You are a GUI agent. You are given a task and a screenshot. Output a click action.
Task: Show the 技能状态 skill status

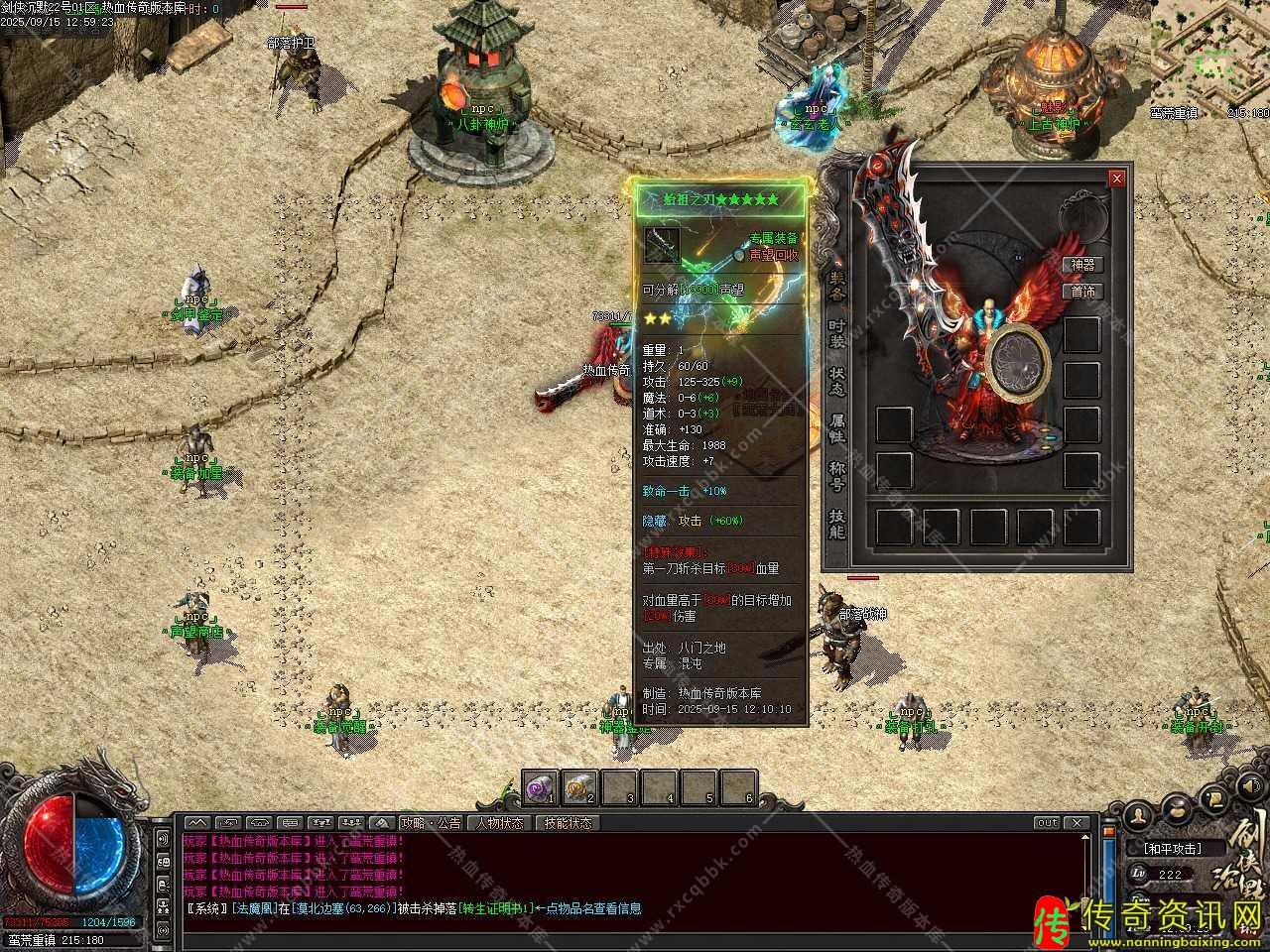(568, 823)
